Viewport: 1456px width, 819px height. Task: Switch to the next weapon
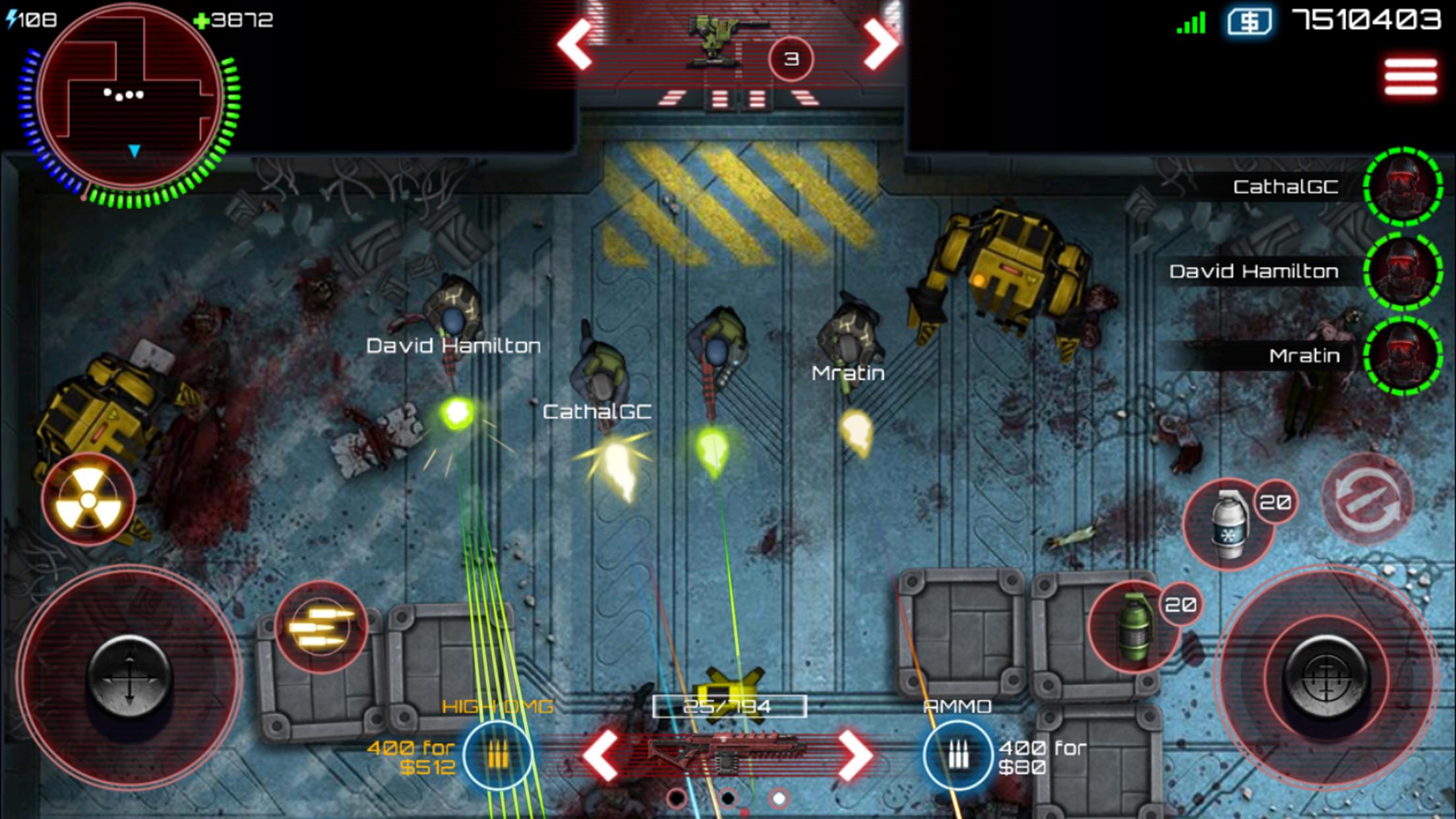[x=855, y=755]
